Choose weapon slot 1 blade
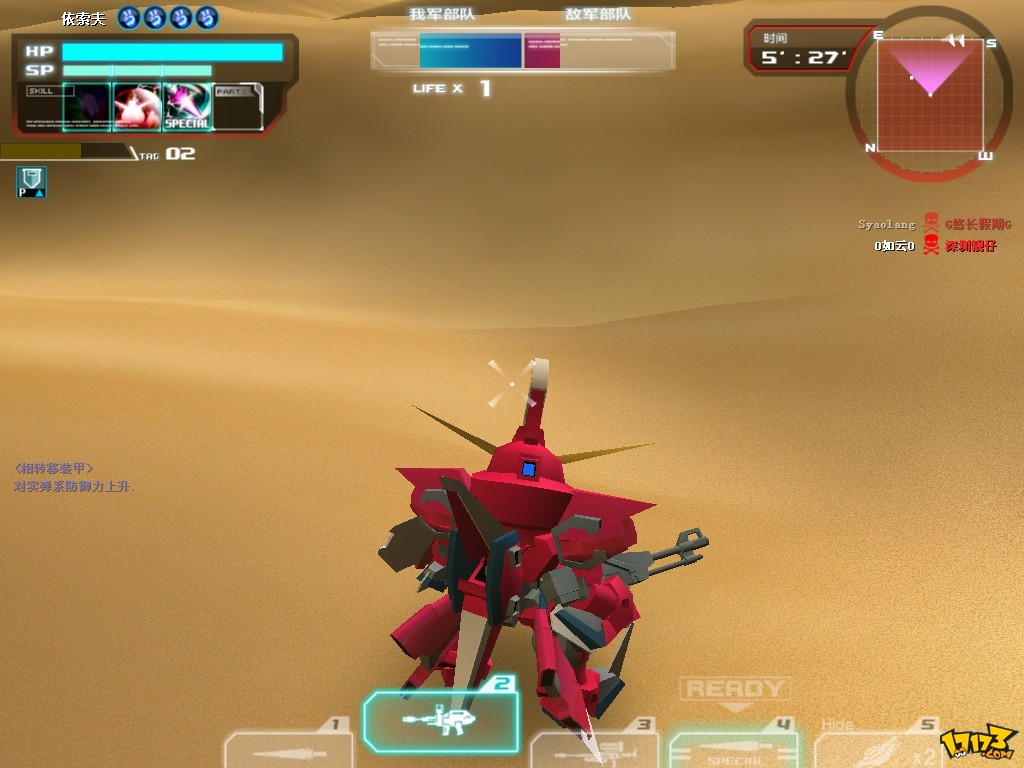Viewport: 1024px width, 768px height. pyautogui.click(x=287, y=750)
